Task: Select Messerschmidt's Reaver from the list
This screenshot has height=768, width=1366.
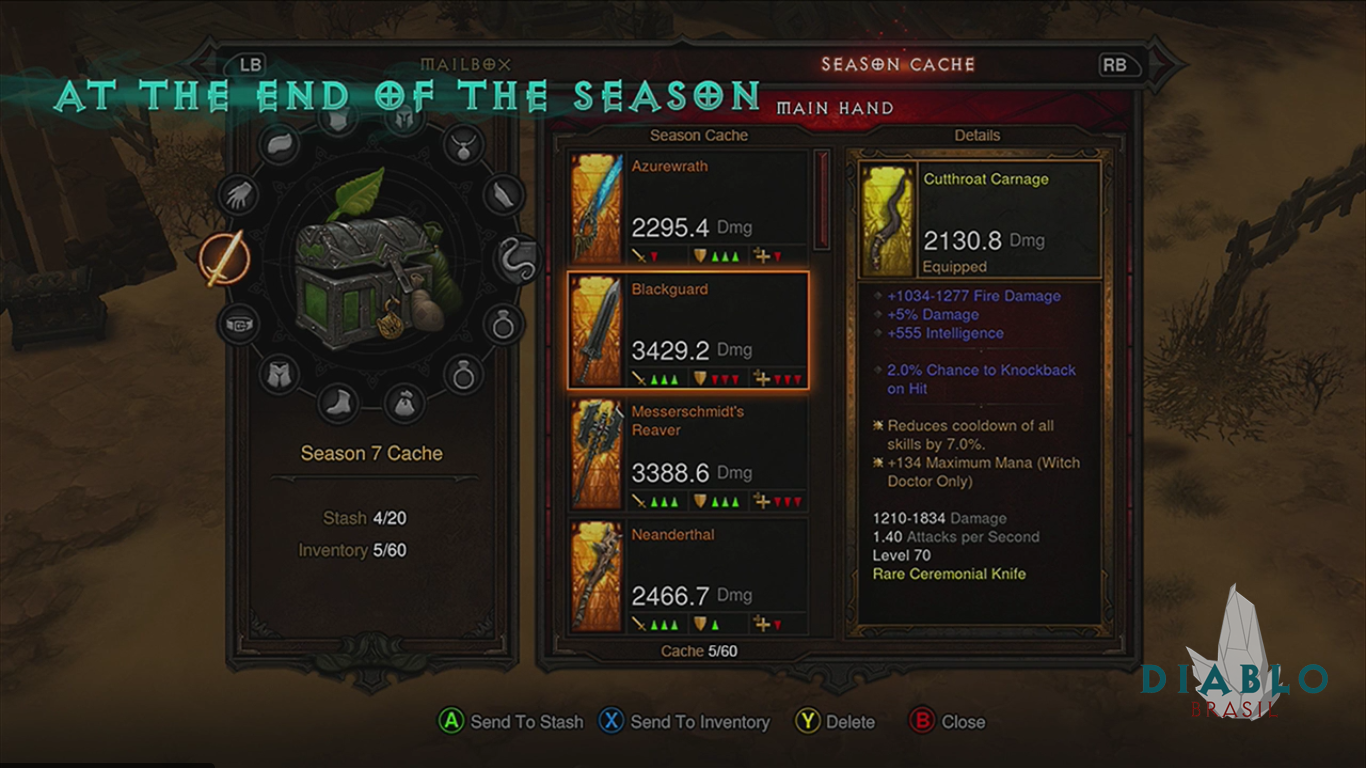Action: (x=687, y=453)
